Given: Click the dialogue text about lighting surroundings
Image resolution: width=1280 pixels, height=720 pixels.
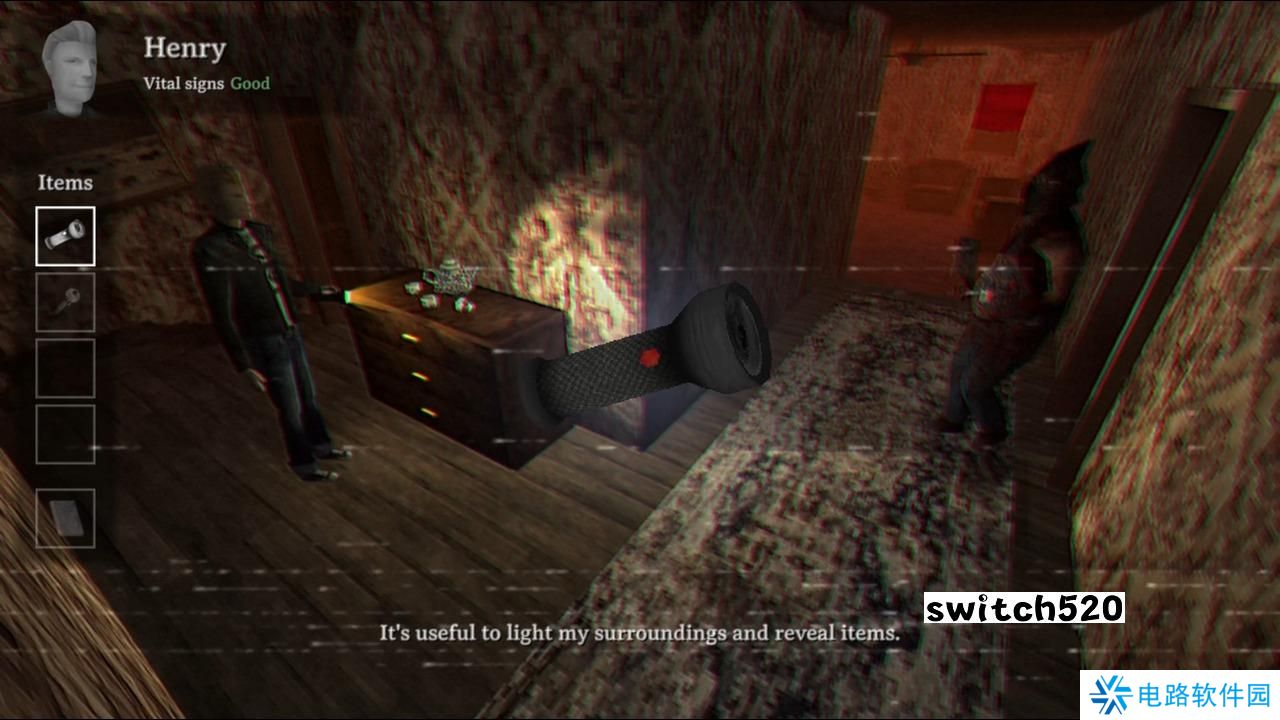Looking at the screenshot, I should pyautogui.click(x=640, y=631).
